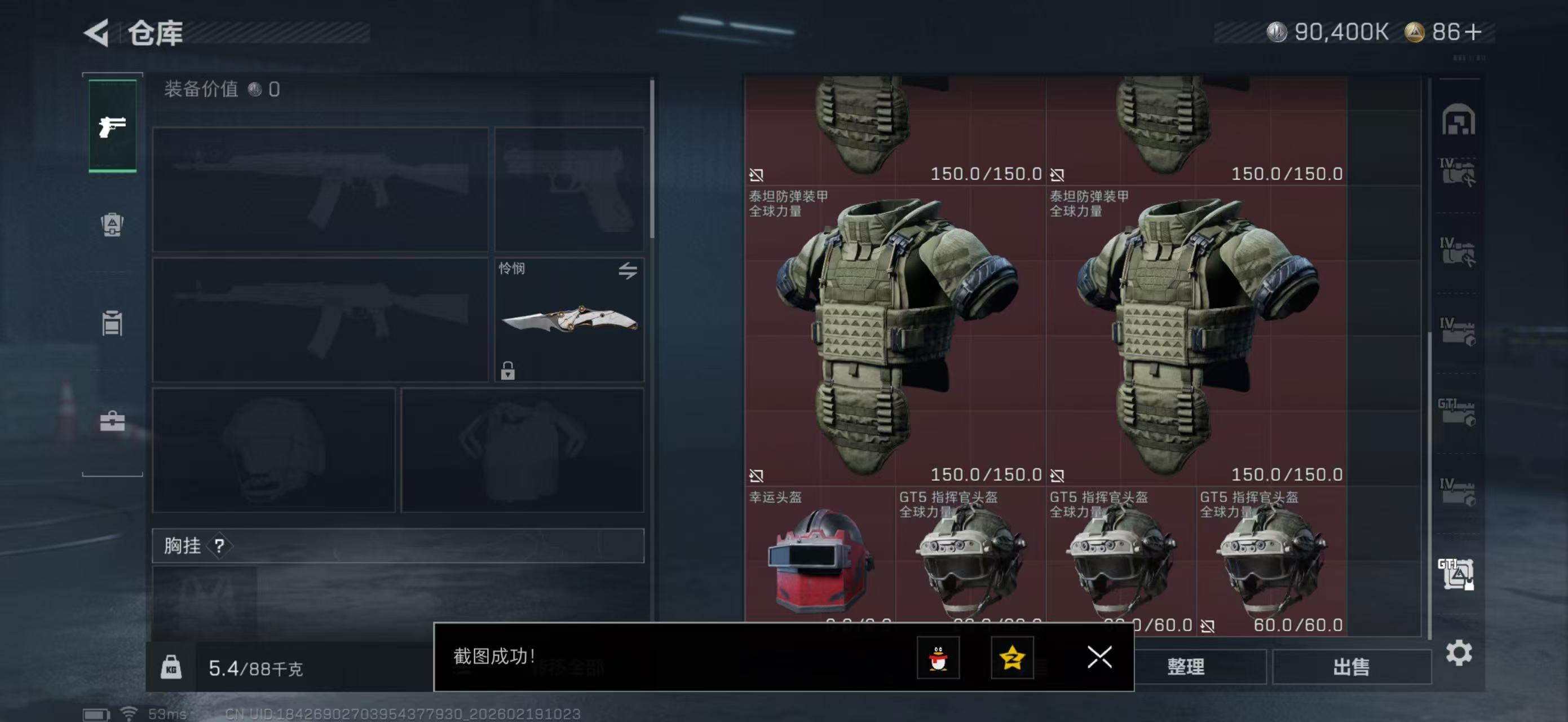Click the 整理 sort button

pyautogui.click(x=1185, y=667)
